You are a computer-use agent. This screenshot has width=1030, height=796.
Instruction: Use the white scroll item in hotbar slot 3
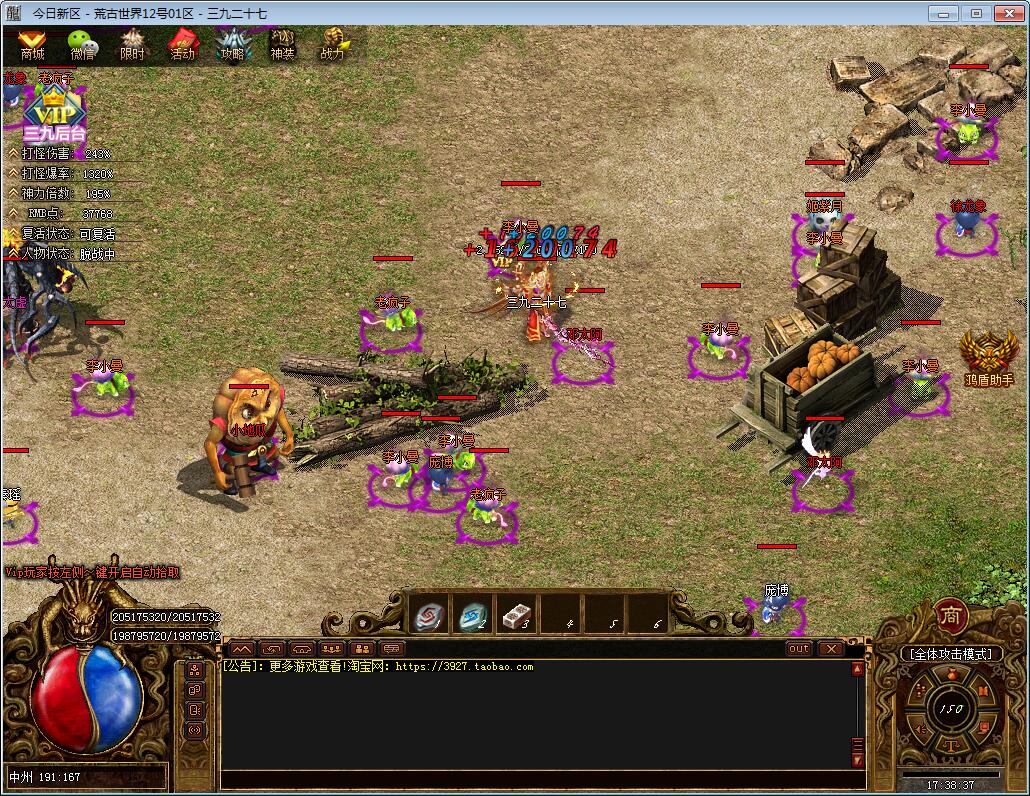(x=517, y=615)
